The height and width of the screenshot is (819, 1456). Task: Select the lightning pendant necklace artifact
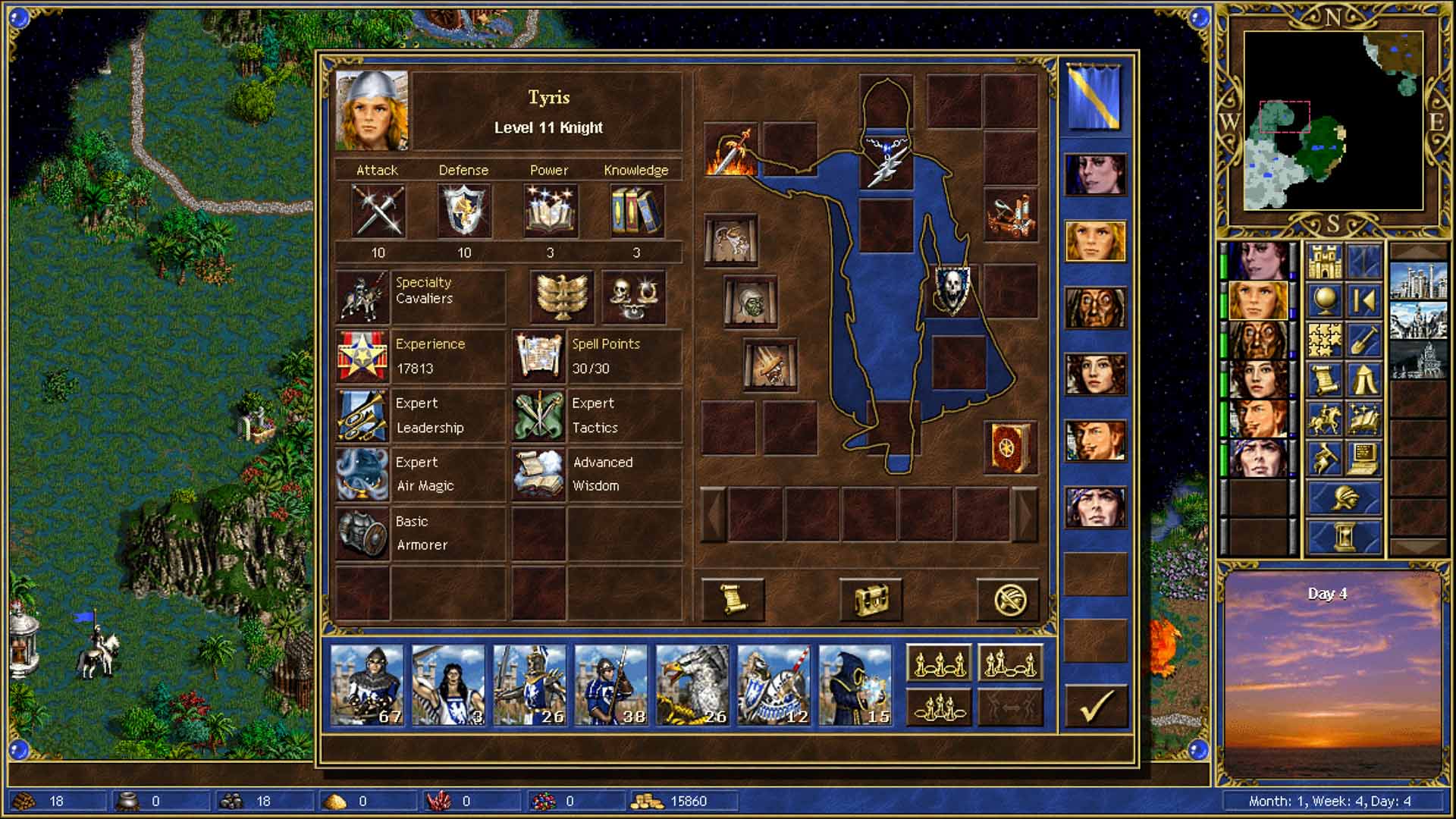coord(886,161)
